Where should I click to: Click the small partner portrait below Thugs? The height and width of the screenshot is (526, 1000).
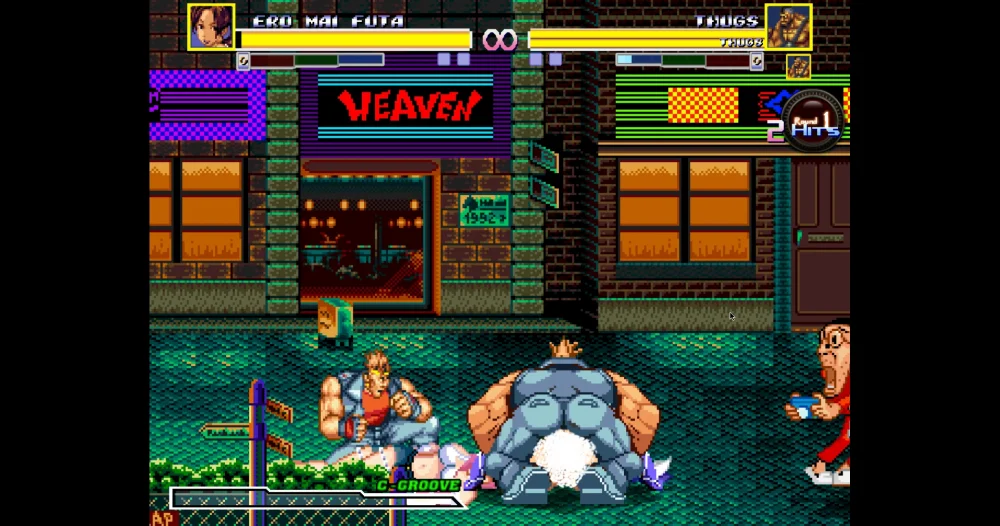coord(797,66)
